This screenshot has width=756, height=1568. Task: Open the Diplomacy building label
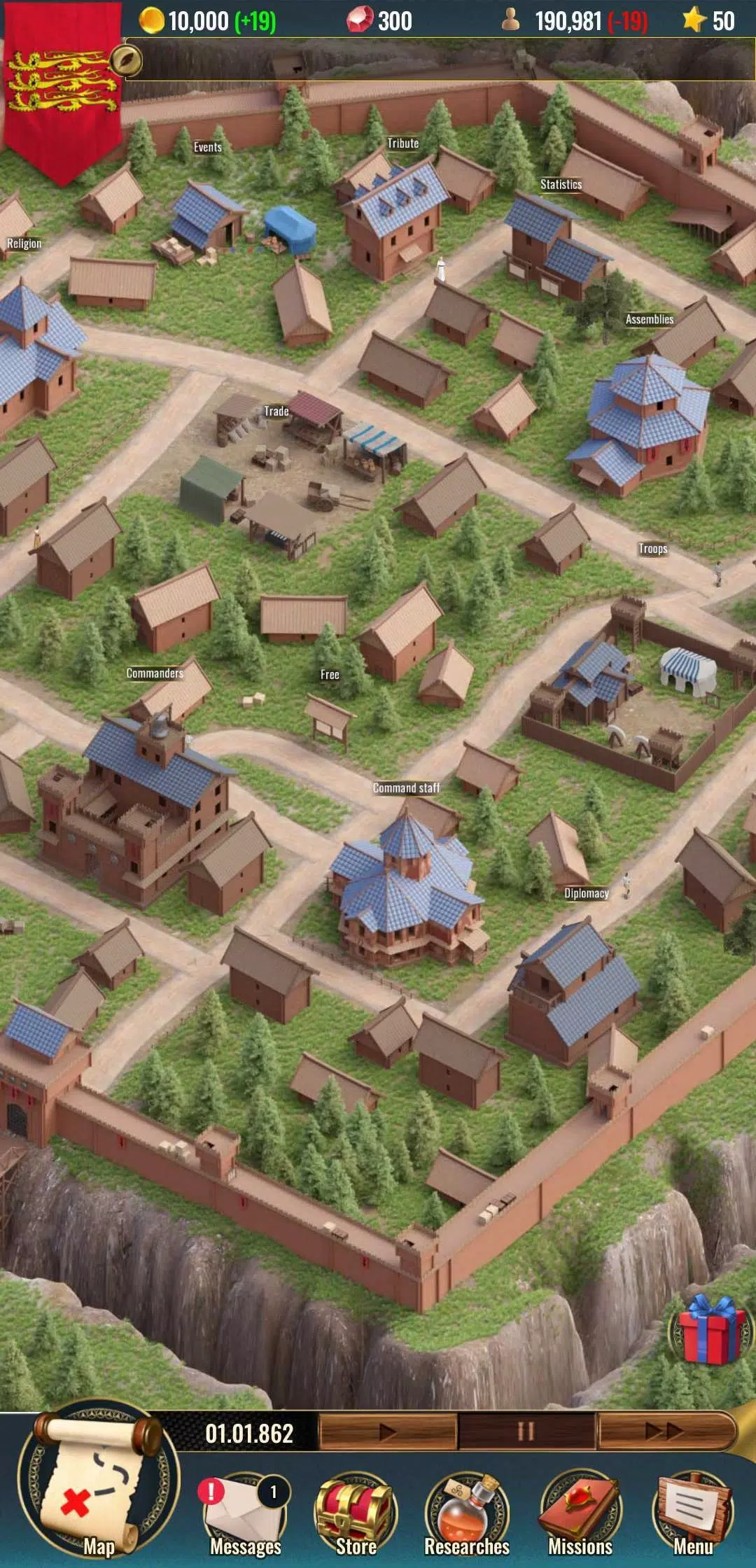point(586,893)
